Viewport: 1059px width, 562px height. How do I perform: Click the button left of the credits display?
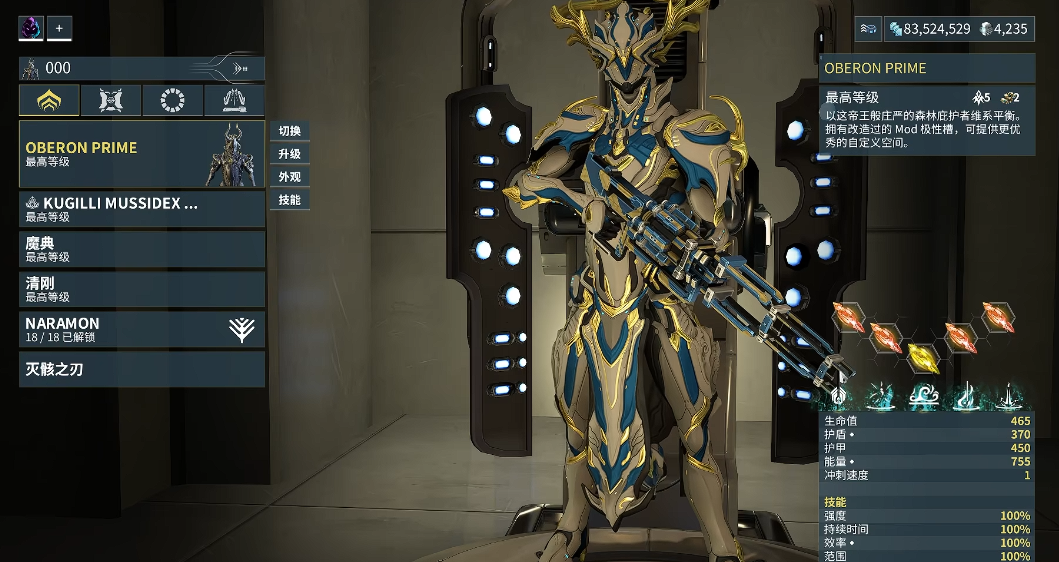[x=868, y=29]
